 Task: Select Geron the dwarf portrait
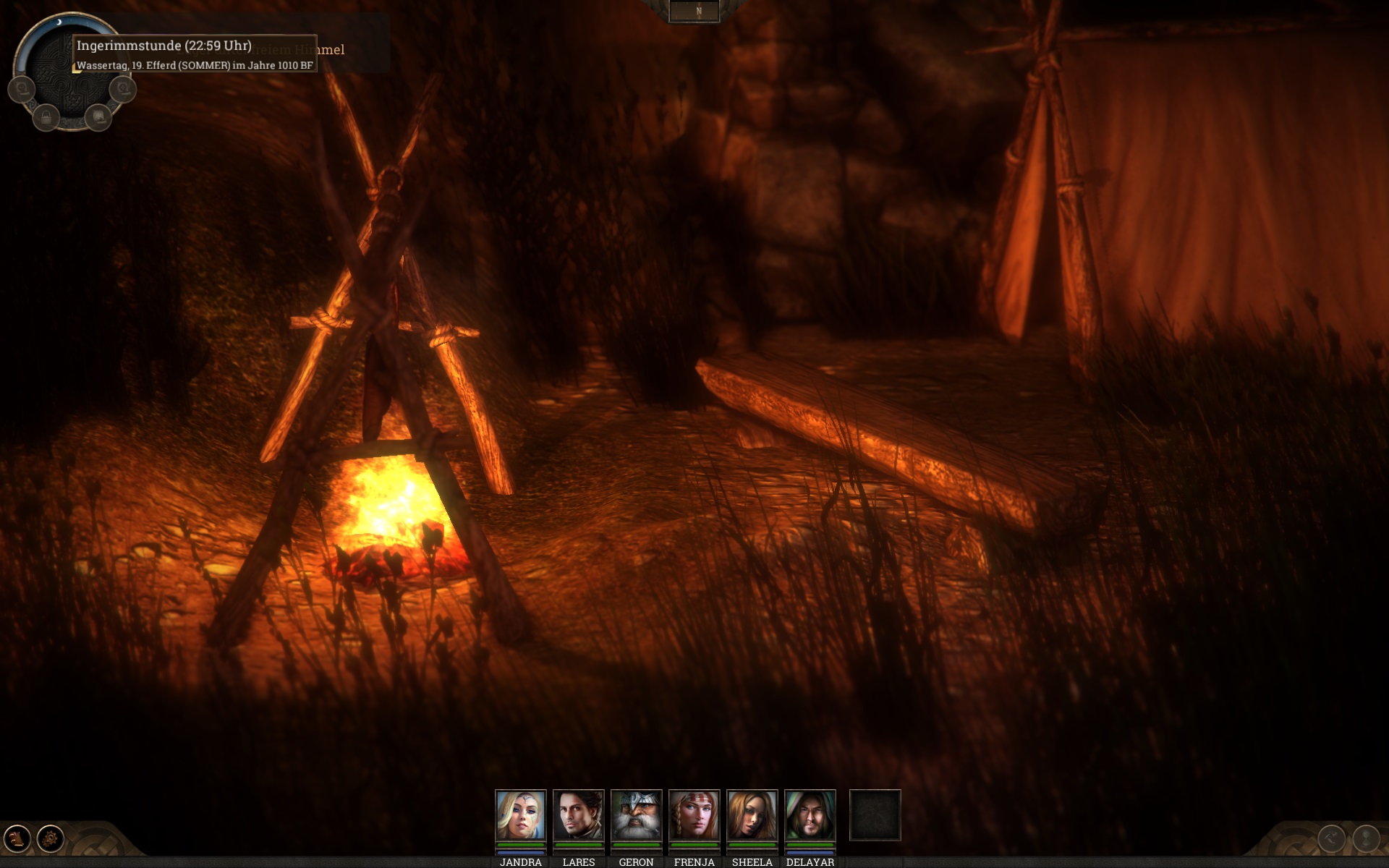pos(636,815)
